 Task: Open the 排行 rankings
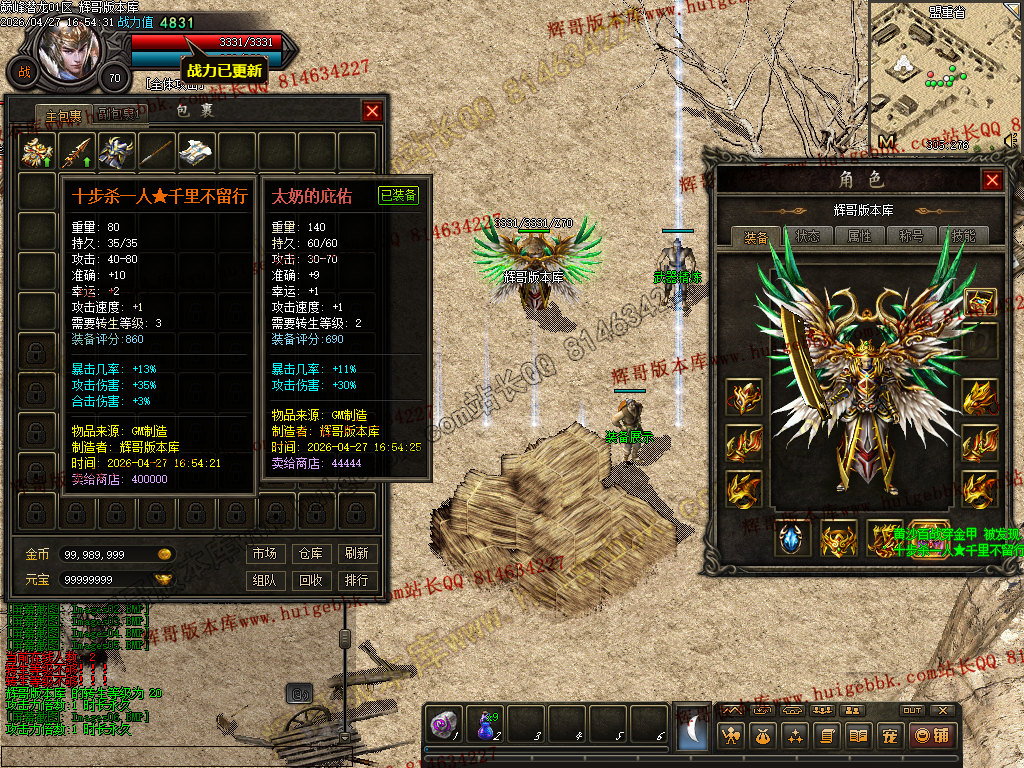point(356,580)
